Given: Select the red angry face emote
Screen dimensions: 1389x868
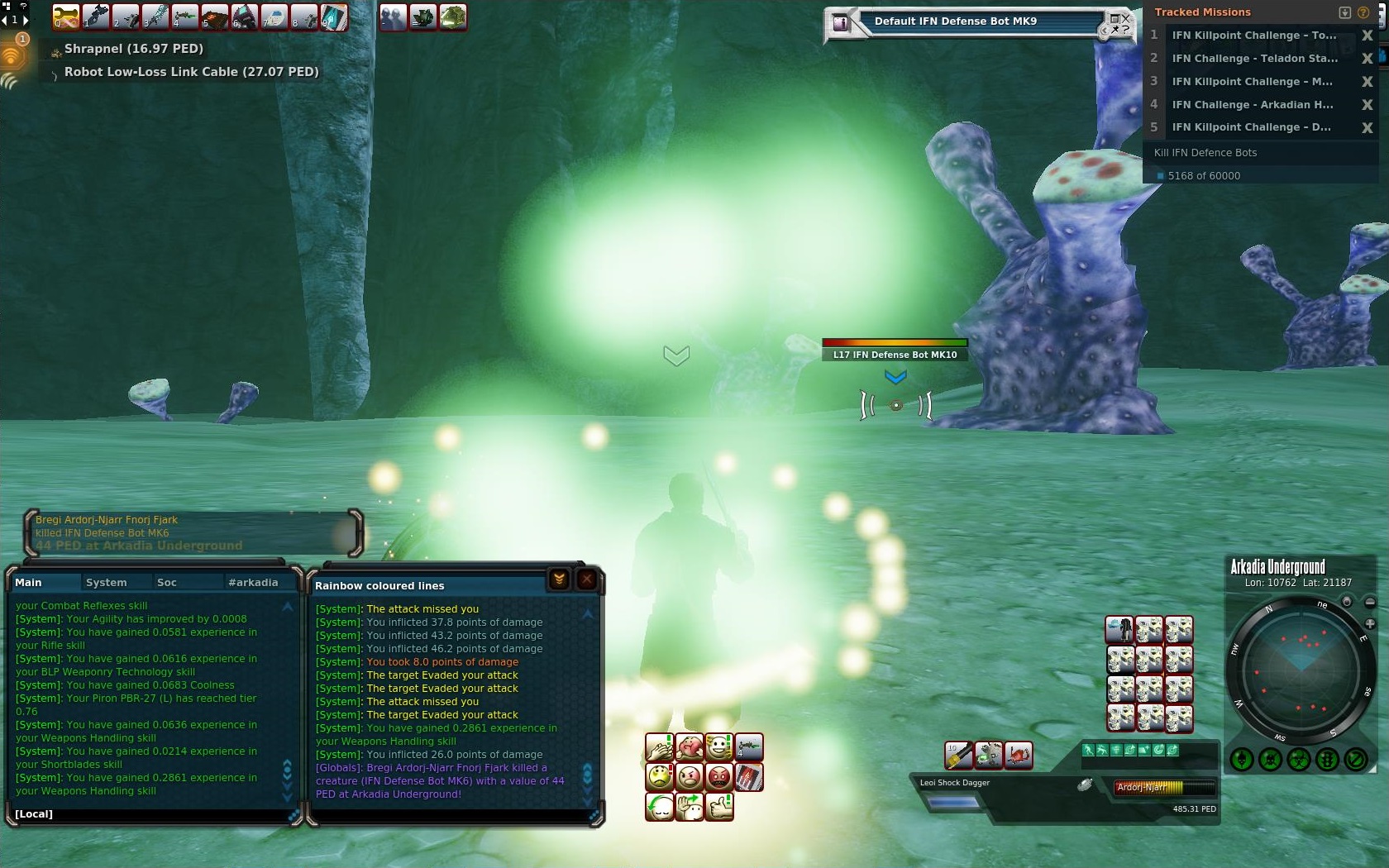Looking at the screenshot, I should (719, 777).
